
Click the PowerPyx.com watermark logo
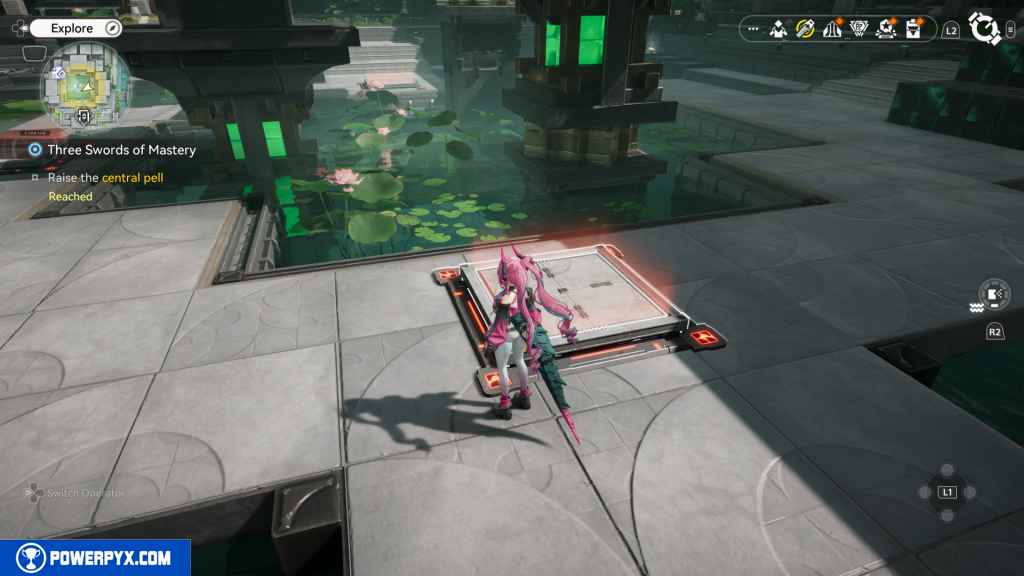[x=95, y=558]
